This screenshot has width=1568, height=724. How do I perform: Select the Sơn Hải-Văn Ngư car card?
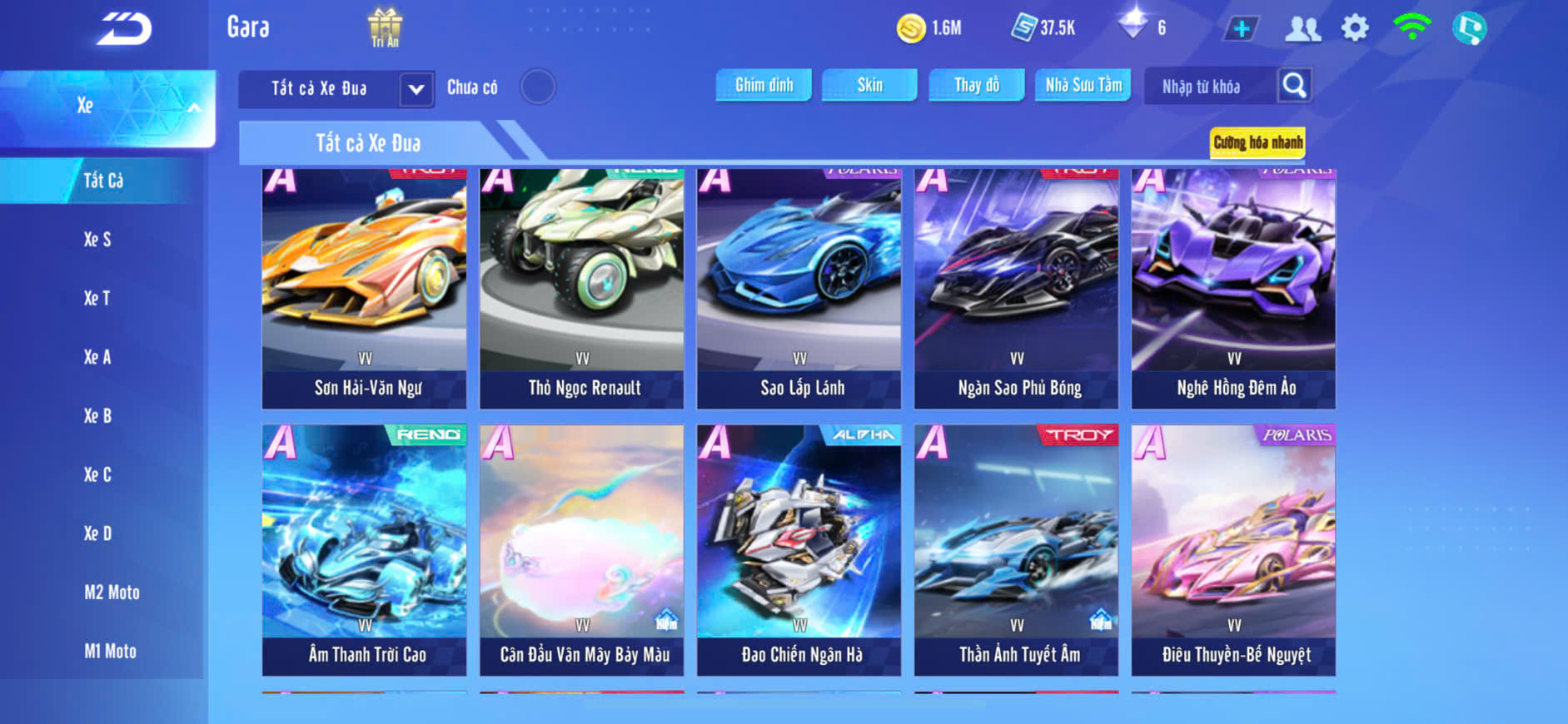point(364,288)
